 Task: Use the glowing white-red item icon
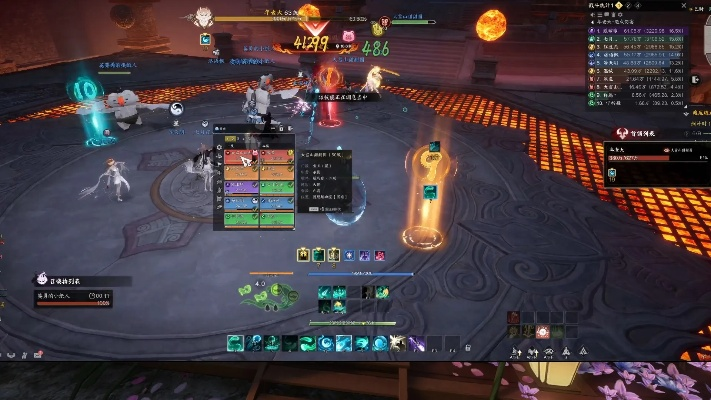pos(542,331)
